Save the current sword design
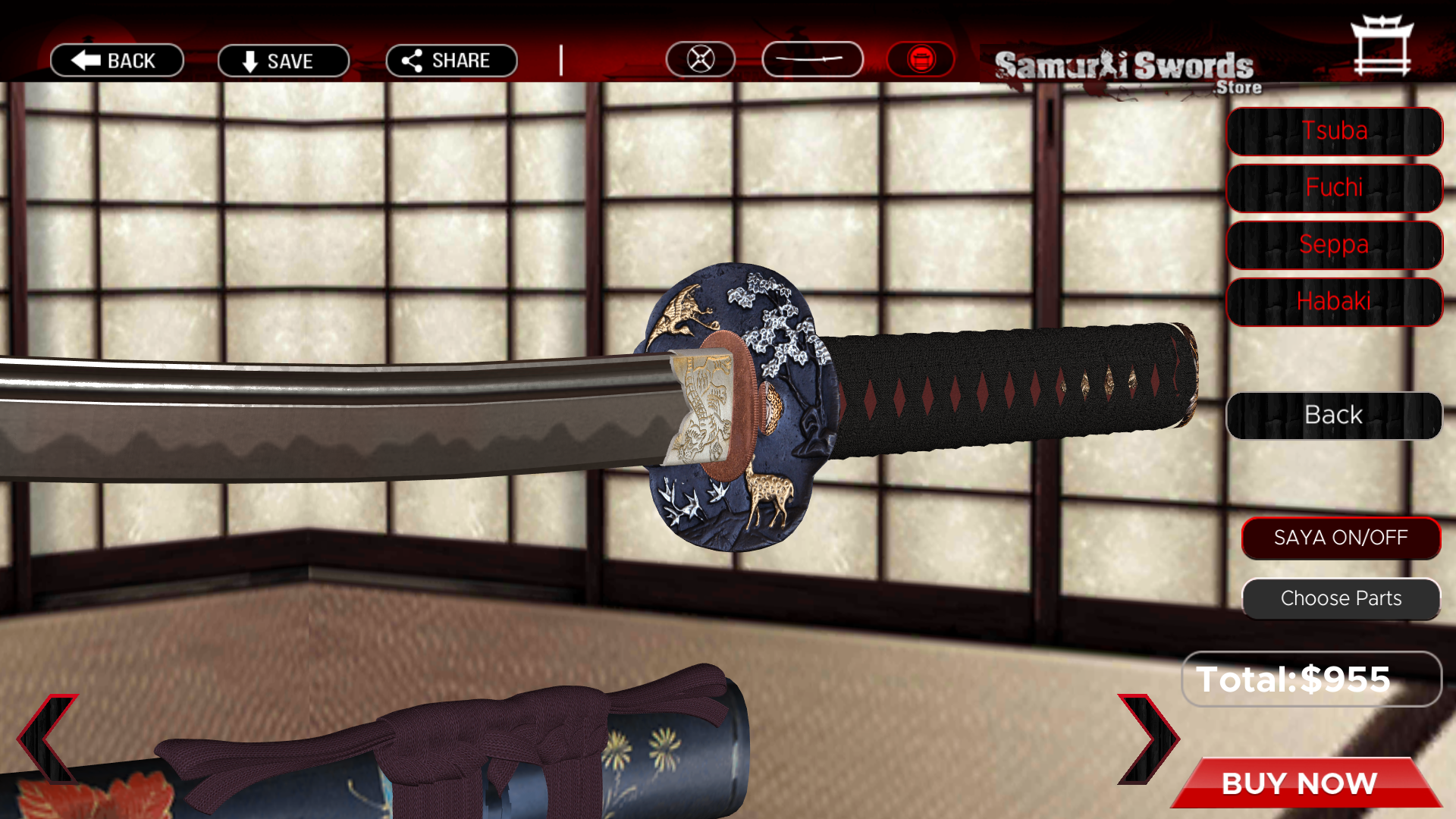The width and height of the screenshot is (1456, 819). pos(283,61)
